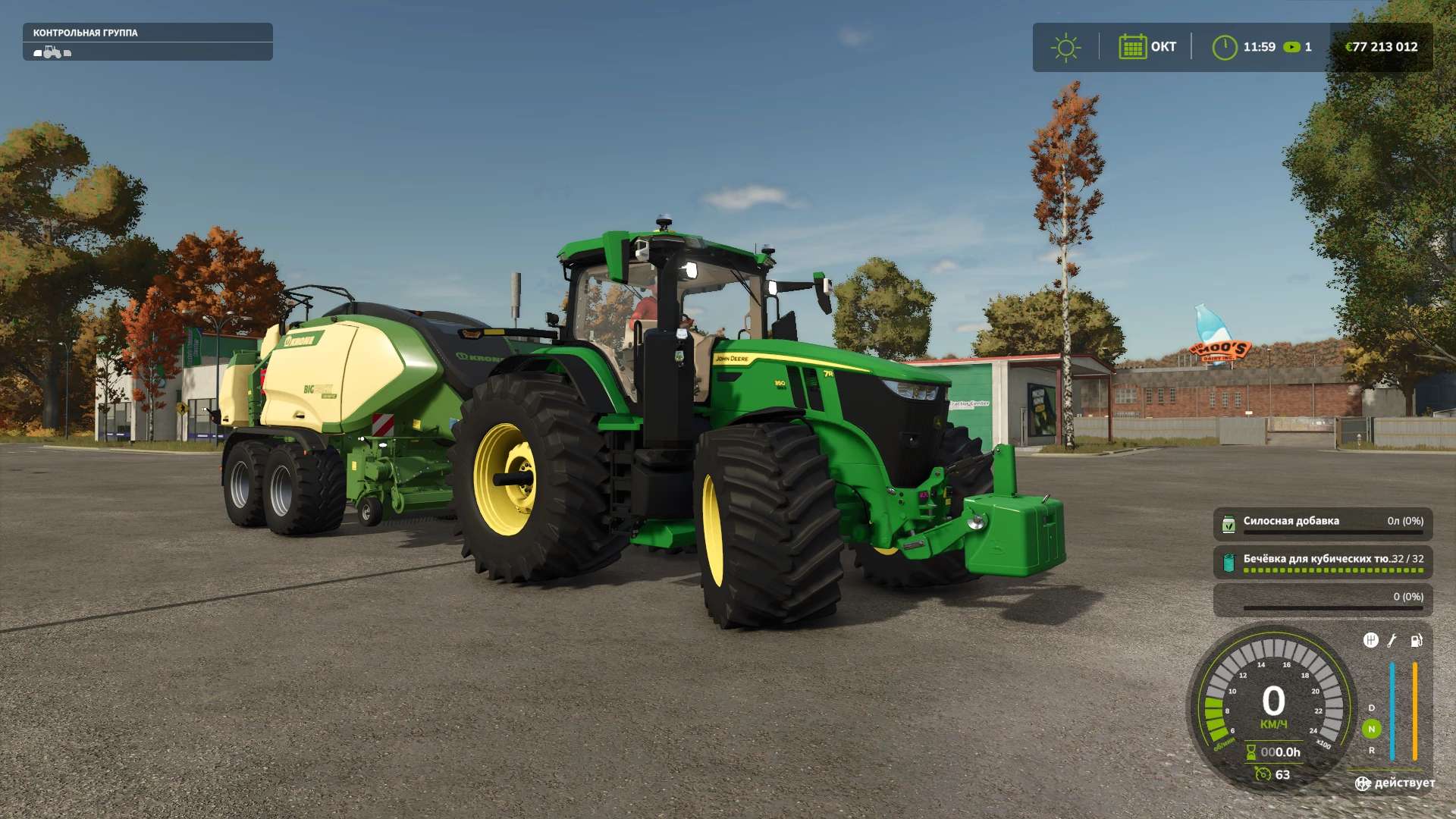The image size is (1456, 819).
Task: Click the wrench damage icon
Action: [1392, 641]
